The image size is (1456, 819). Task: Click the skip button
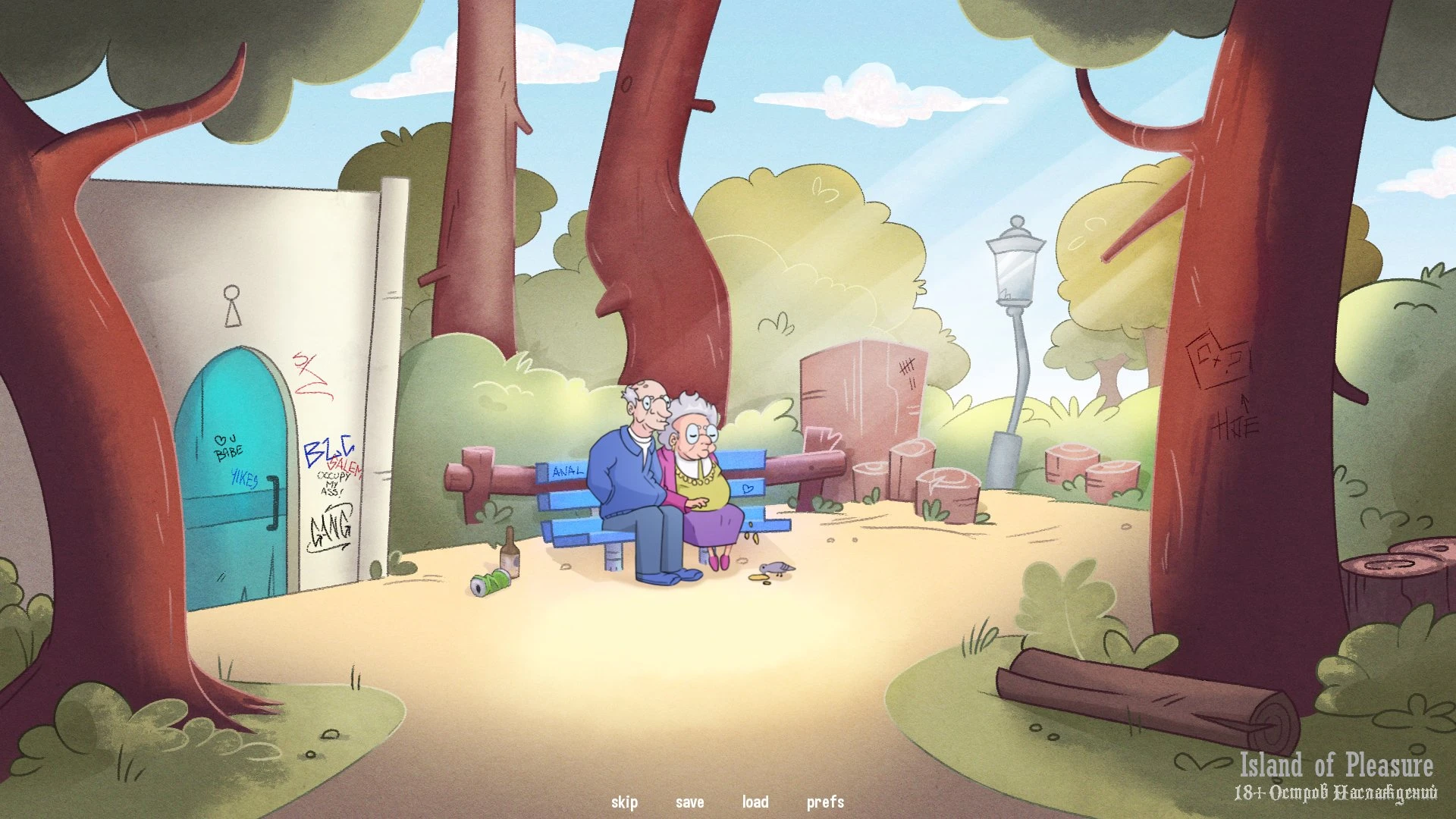tap(624, 802)
